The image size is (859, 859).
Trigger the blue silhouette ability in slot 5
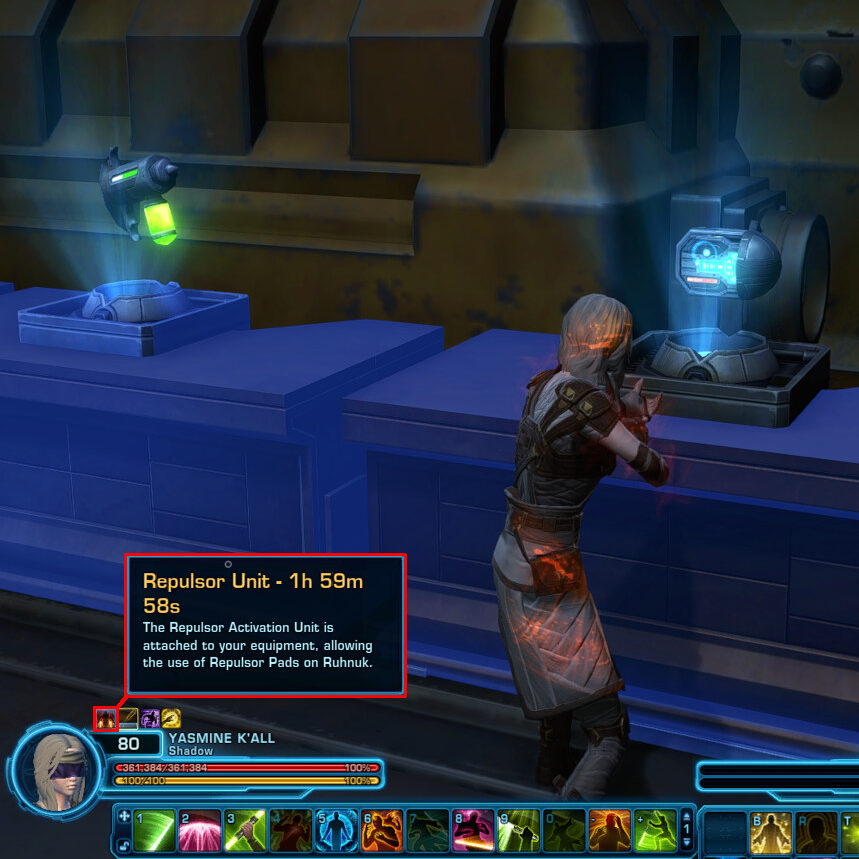(x=337, y=830)
